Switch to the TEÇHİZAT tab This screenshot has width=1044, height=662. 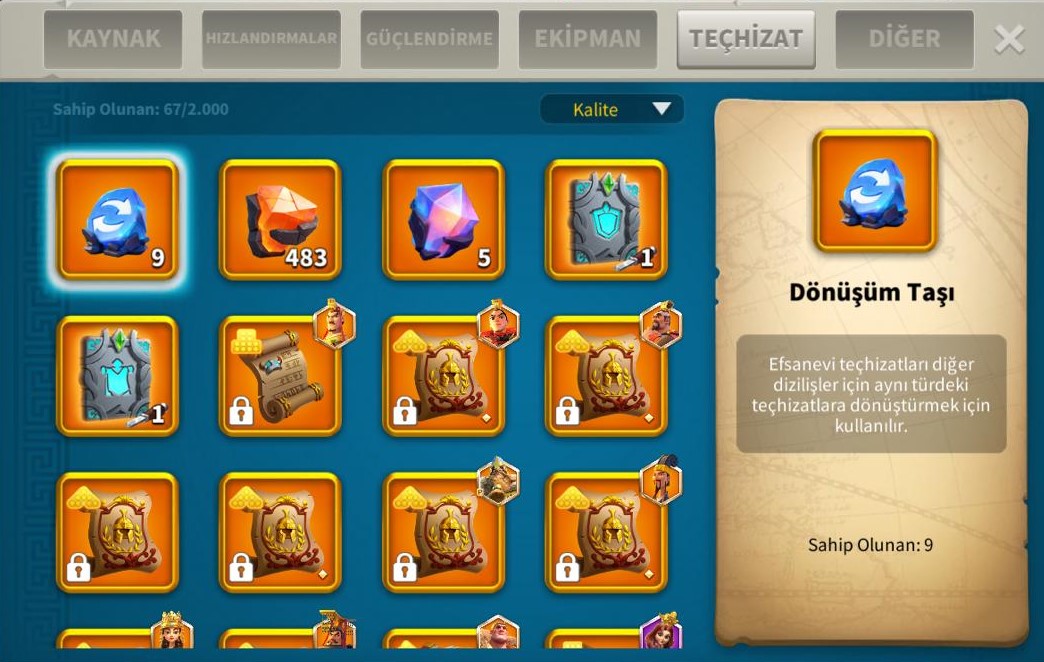745,40
